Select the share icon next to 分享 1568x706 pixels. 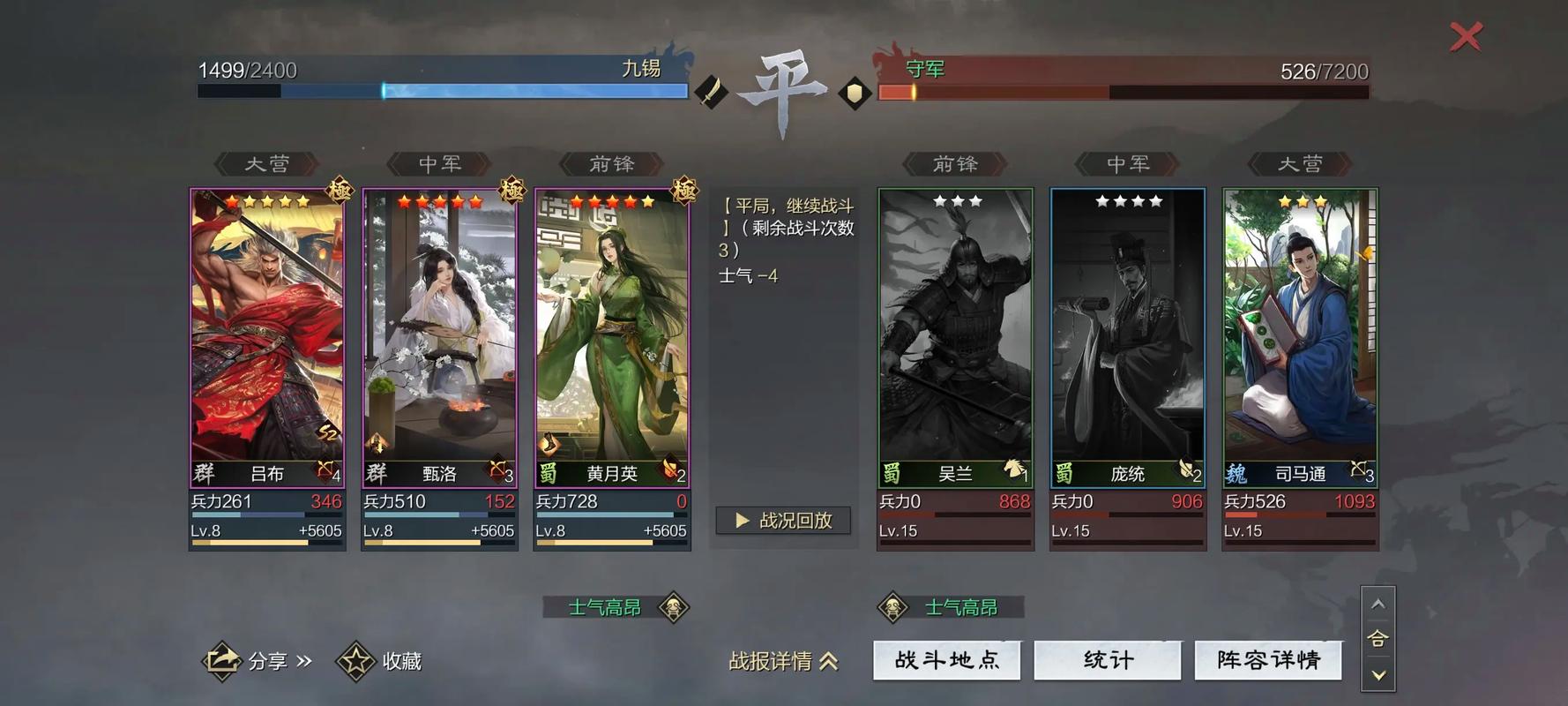click(223, 659)
